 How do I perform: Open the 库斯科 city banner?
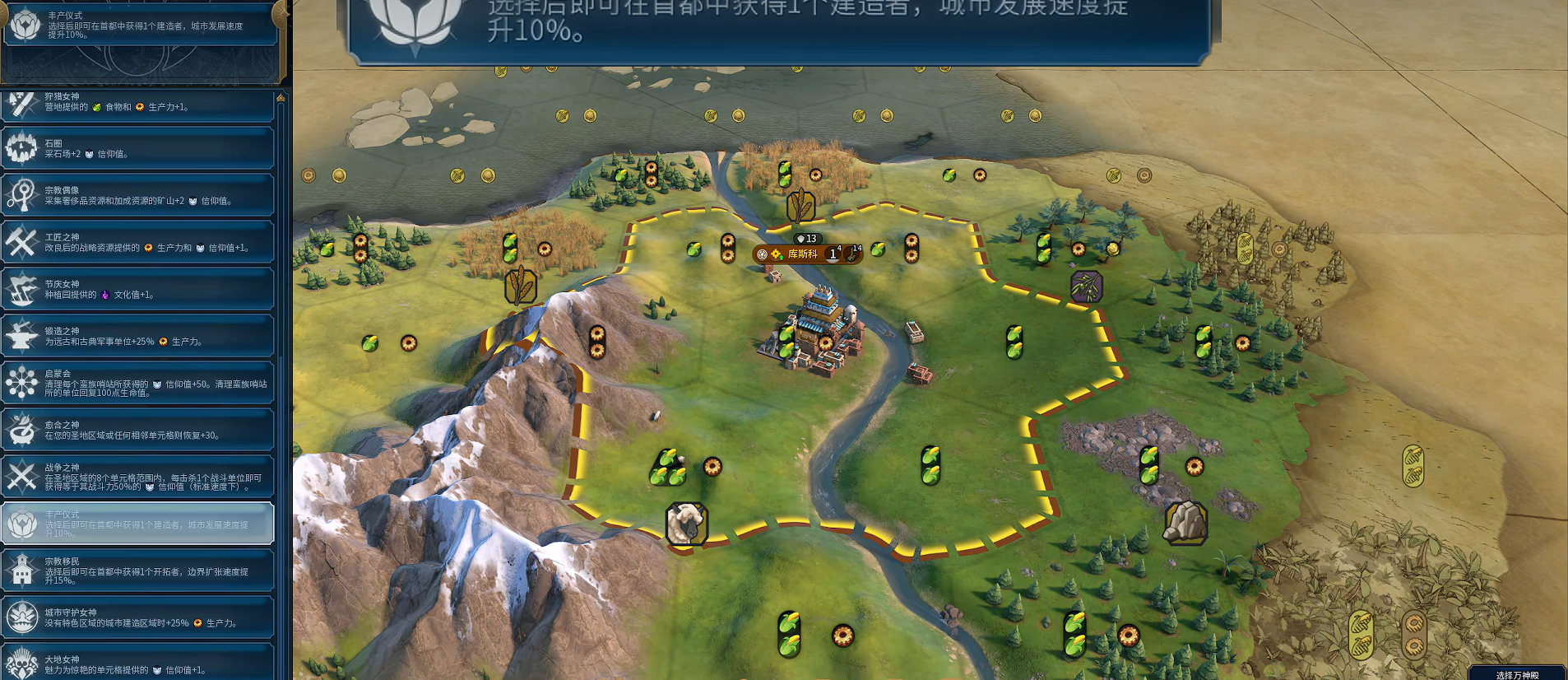pyautogui.click(x=803, y=254)
